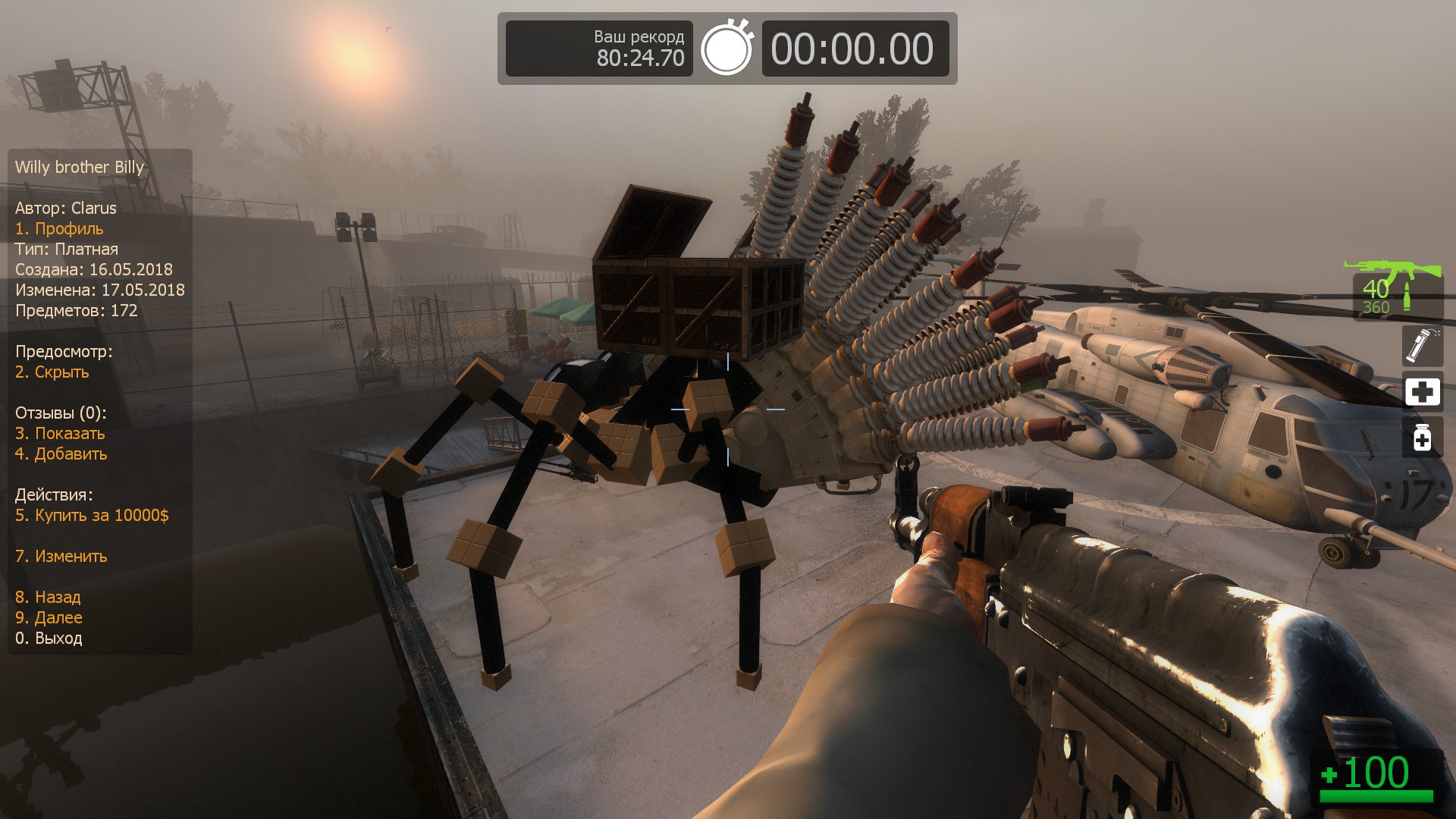Open the author's profile entry
1456x819 pixels.
pos(59,229)
